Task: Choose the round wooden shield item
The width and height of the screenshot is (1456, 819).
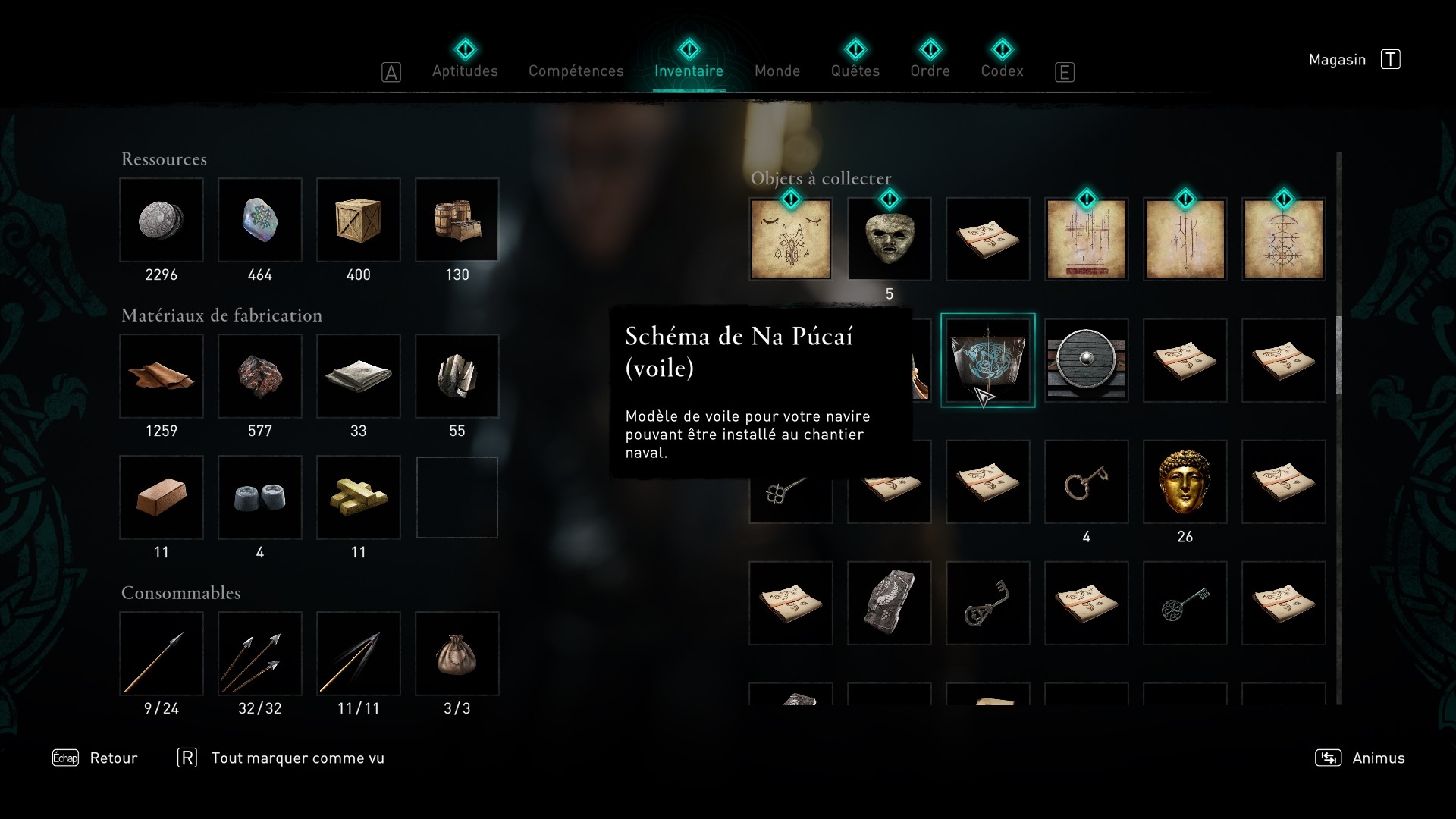Action: [x=1086, y=361]
